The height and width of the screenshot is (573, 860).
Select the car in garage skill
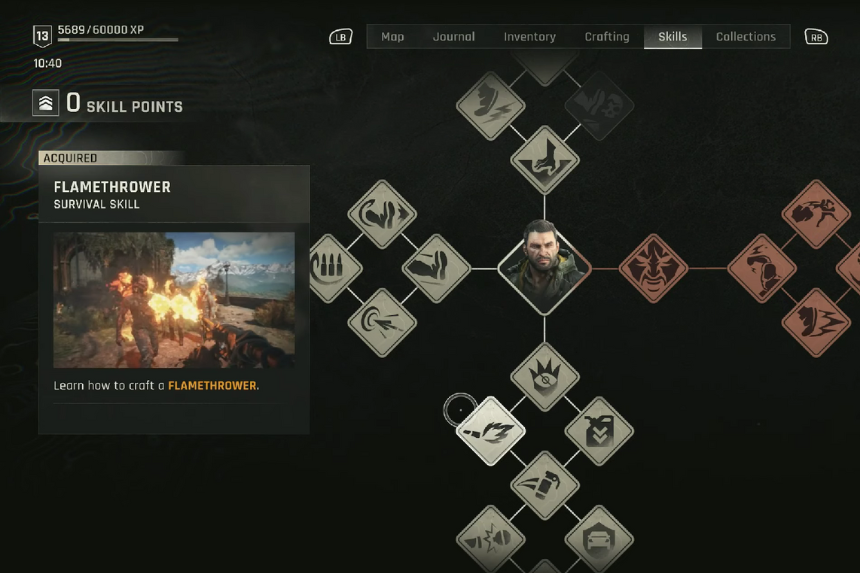(x=599, y=539)
